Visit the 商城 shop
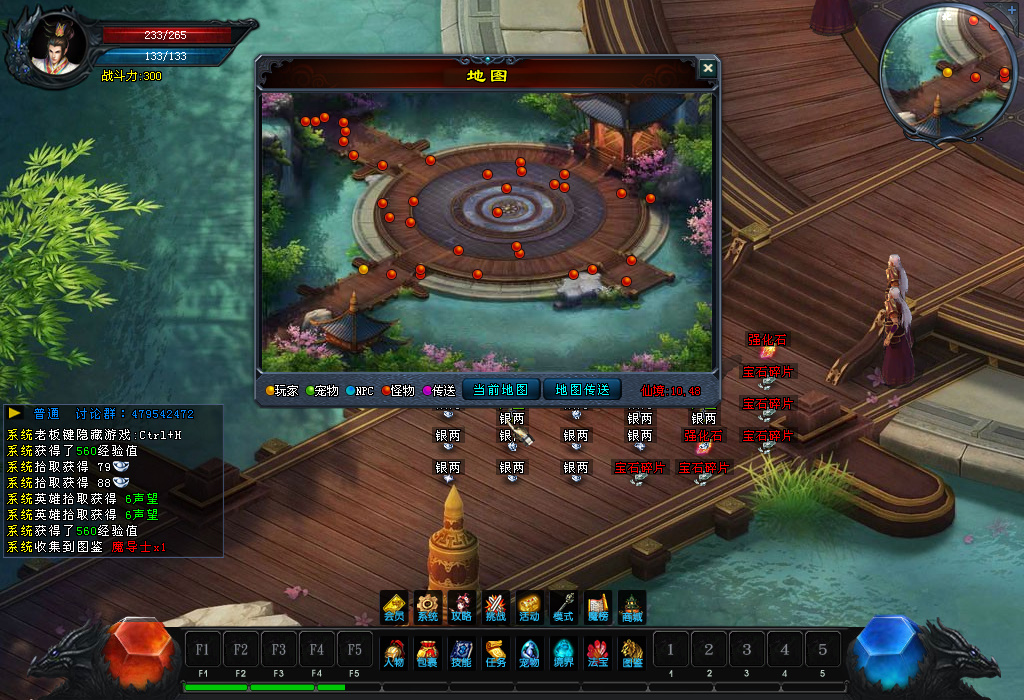Image resolution: width=1024 pixels, height=700 pixels. pyautogui.click(x=632, y=606)
